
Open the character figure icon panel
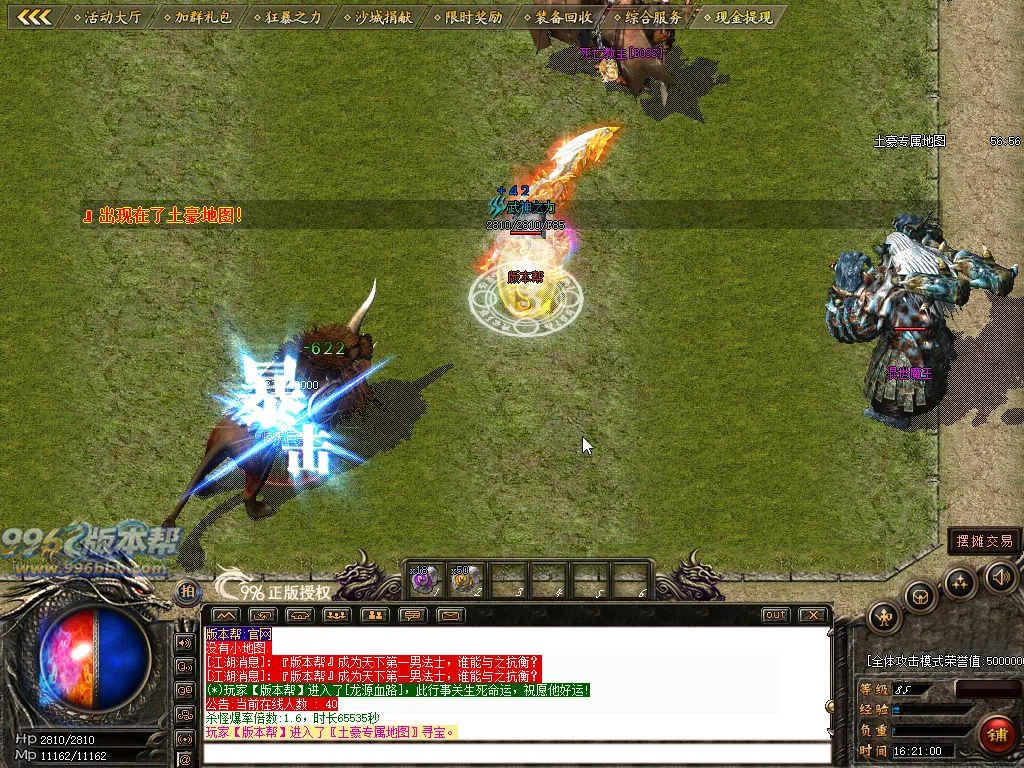pyautogui.click(x=885, y=616)
